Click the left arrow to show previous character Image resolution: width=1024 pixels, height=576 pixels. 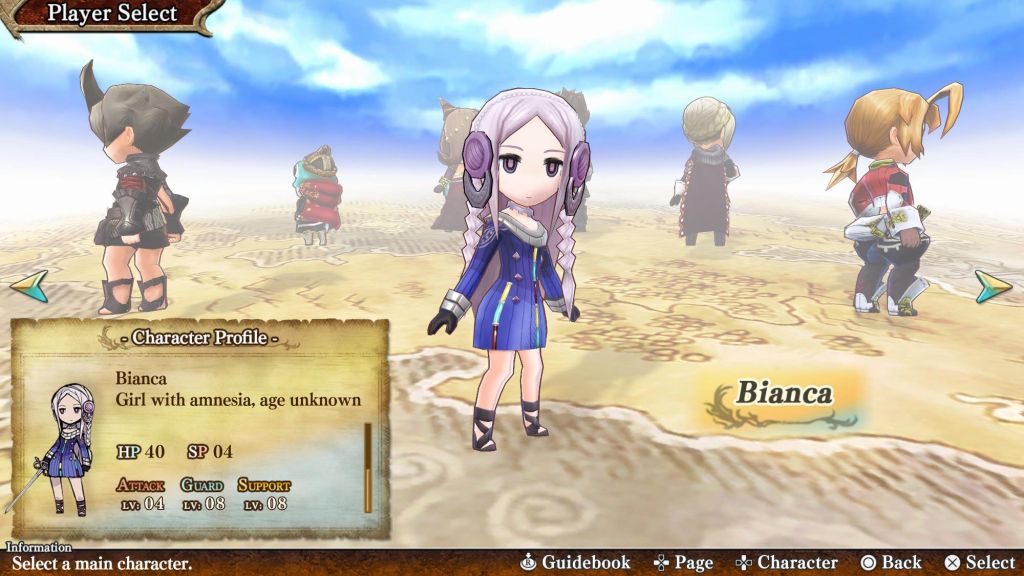click(29, 285)
